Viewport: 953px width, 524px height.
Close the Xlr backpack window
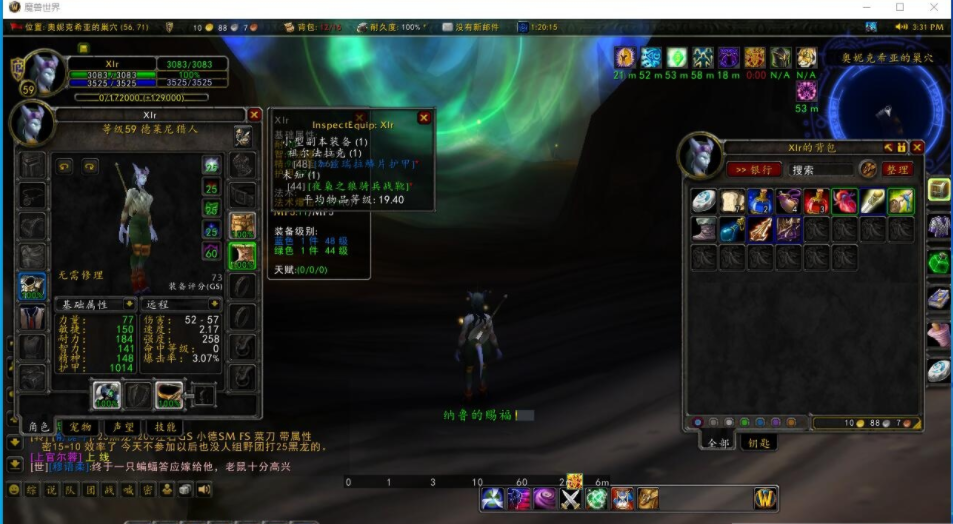tap(917, 147)
